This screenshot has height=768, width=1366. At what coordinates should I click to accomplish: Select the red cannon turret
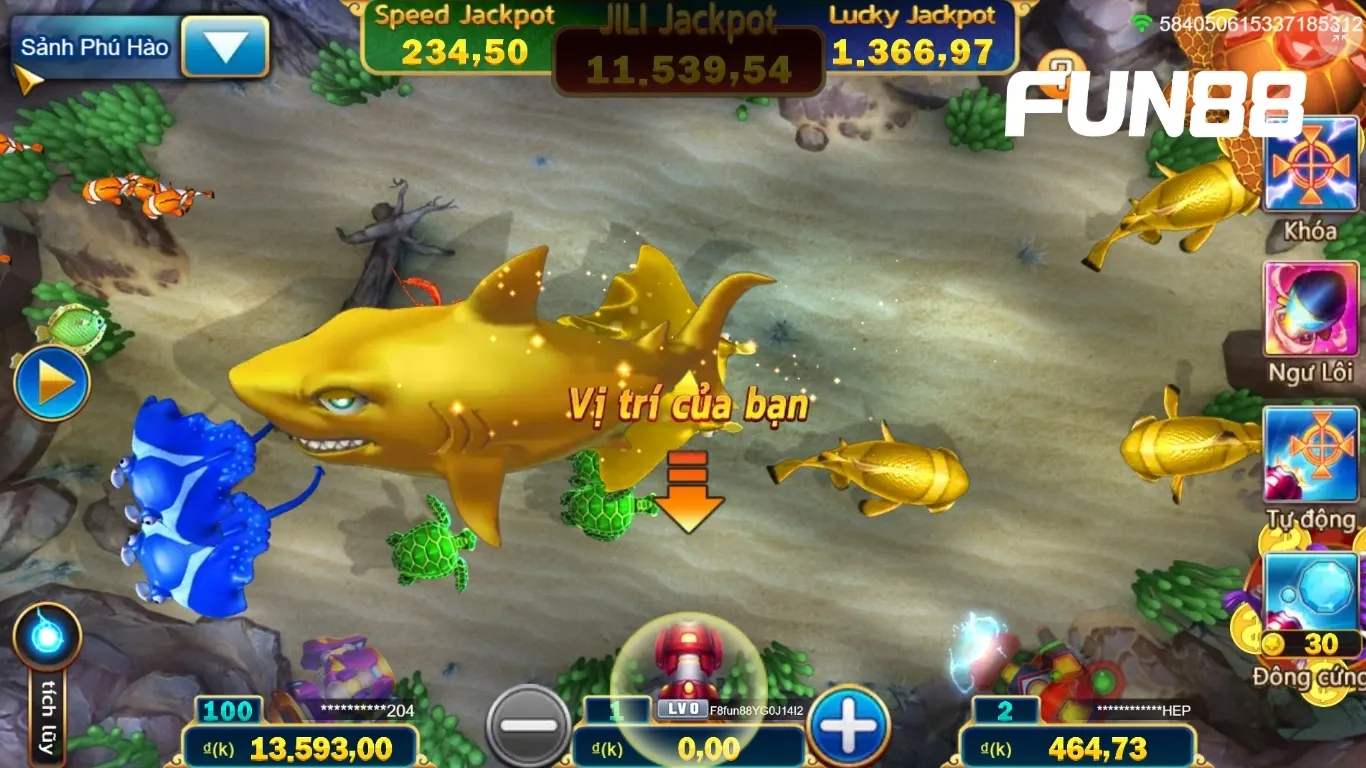[x=687, y=663]
